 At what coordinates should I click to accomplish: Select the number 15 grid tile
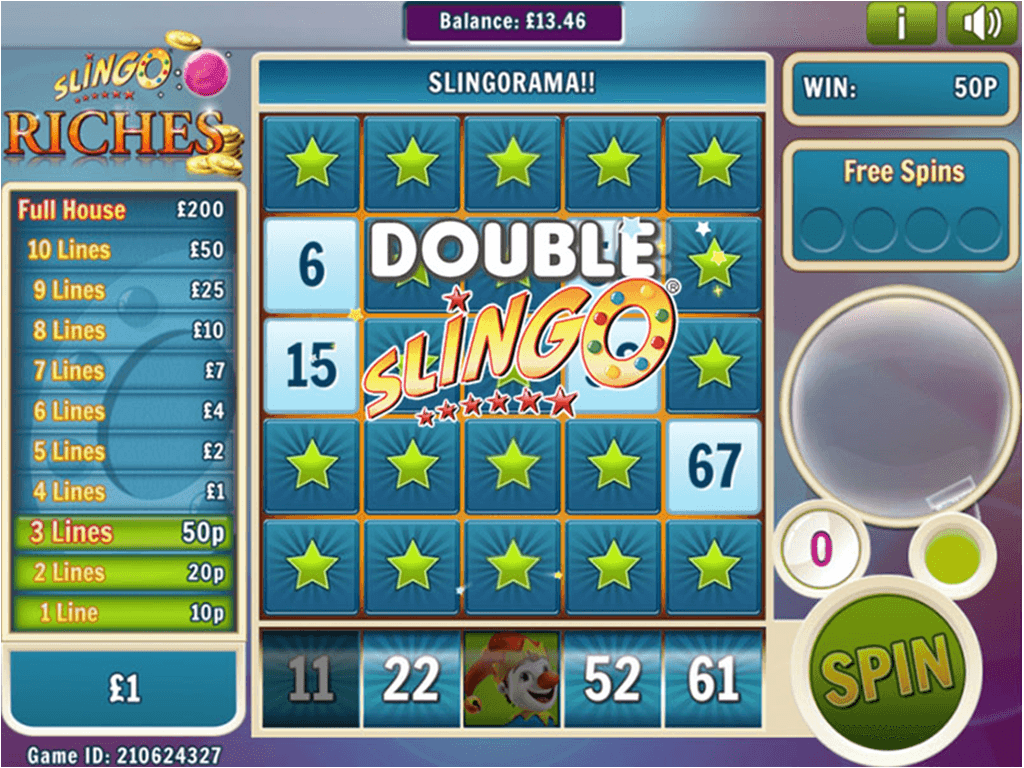(x=311, y=366)
